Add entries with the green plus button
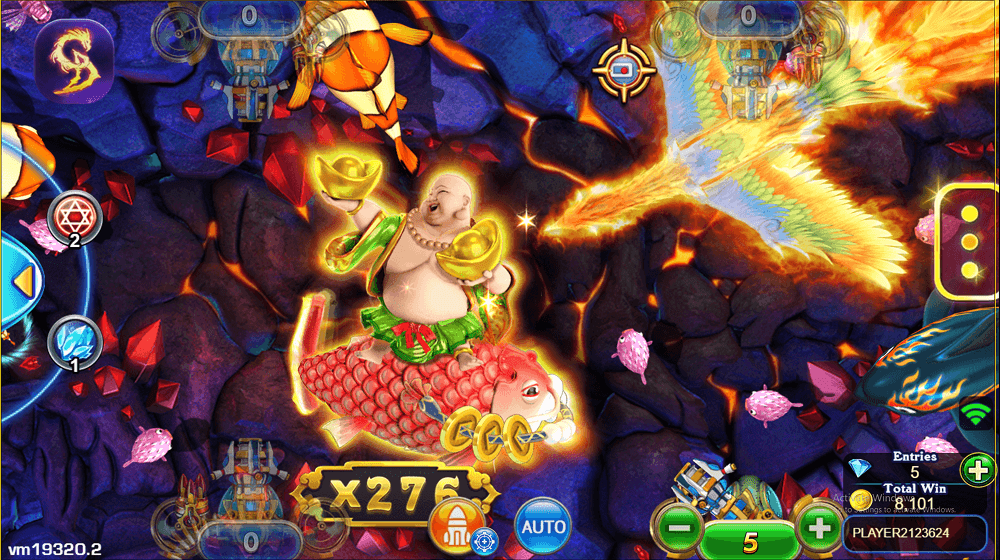The image size is (1000, 560). click(976, 470)
